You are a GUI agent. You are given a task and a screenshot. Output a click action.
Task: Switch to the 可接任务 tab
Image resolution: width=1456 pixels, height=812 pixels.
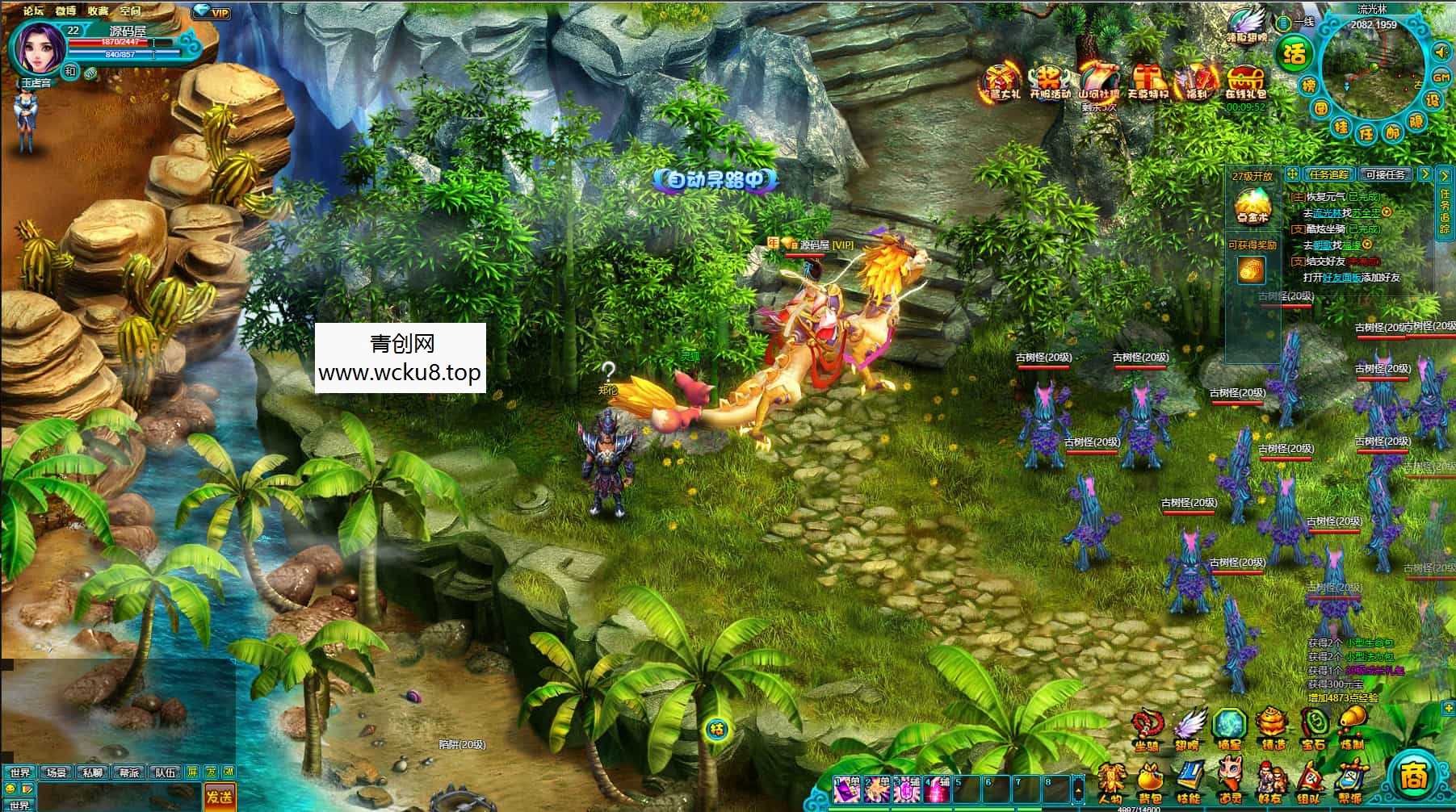click(1385, 175)
